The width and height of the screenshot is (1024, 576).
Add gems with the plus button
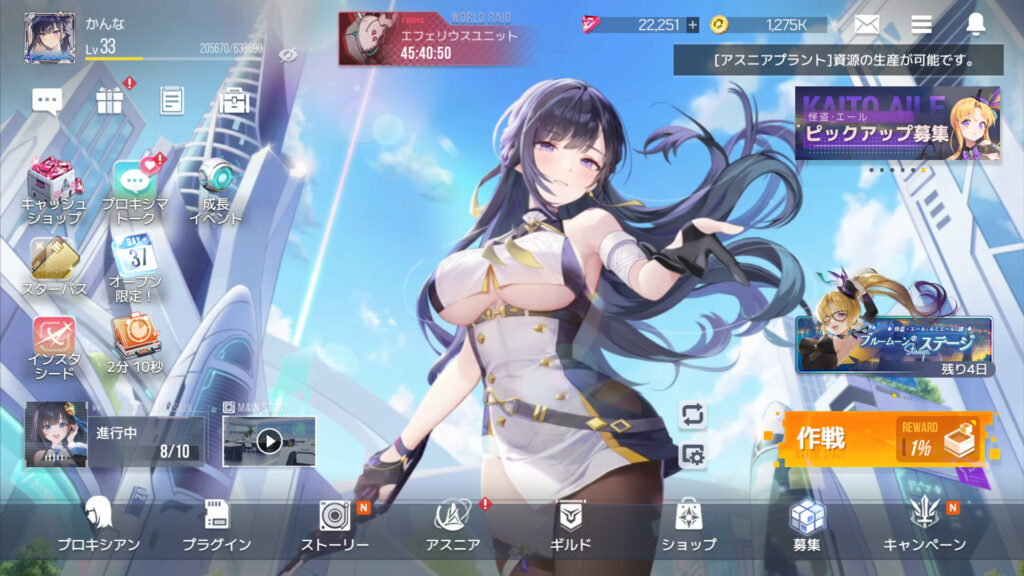click(x=692, y=25)
